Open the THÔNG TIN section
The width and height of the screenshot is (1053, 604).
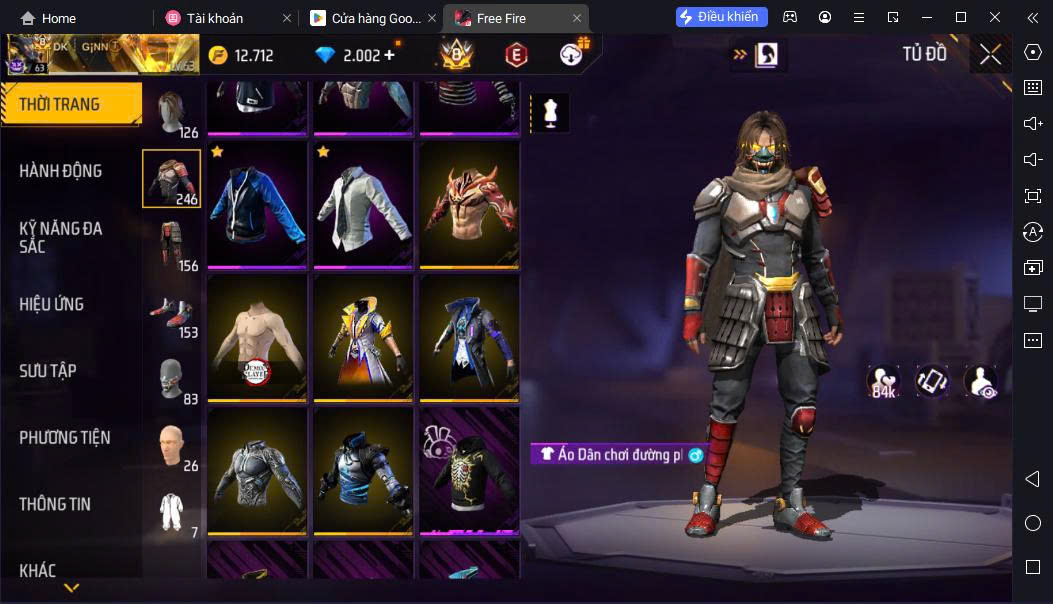click(x=55, y=504)
